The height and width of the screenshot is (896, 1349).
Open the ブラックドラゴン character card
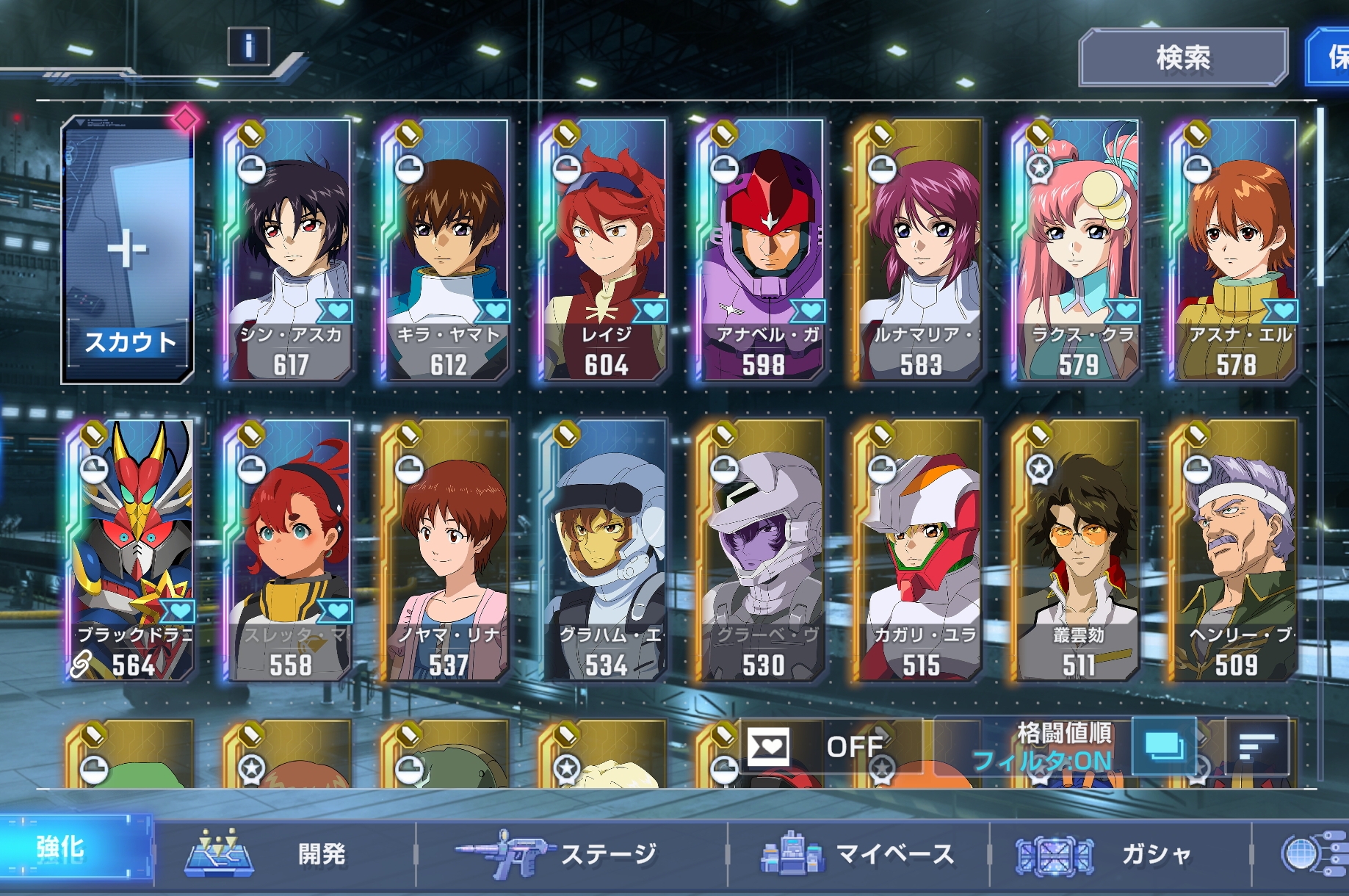point(132,551)
